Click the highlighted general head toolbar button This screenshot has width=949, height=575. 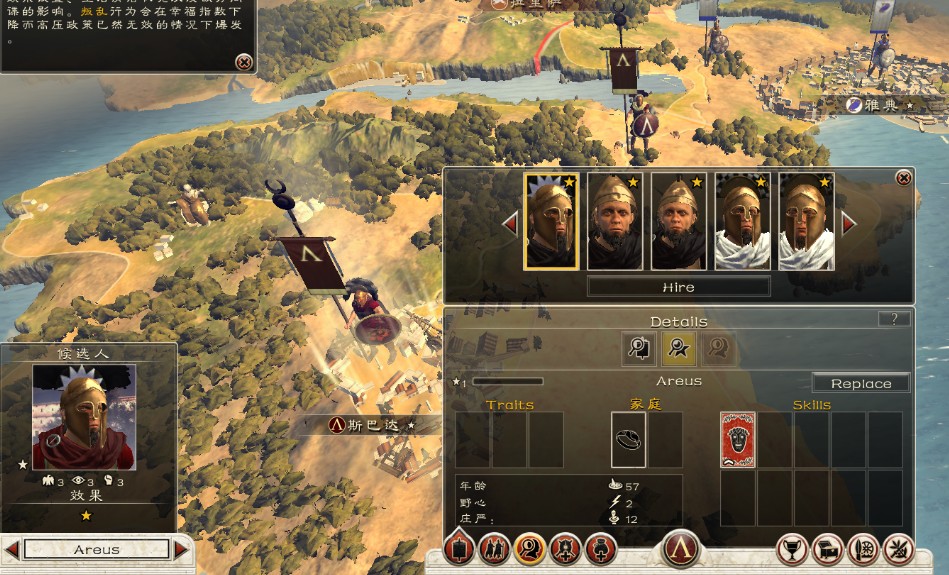coord(529,548)
